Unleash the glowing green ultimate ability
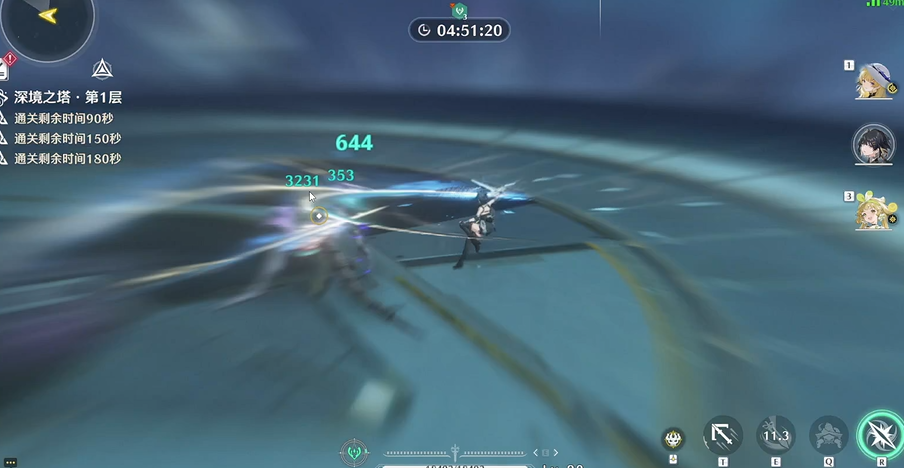 (x=880, y=435)
